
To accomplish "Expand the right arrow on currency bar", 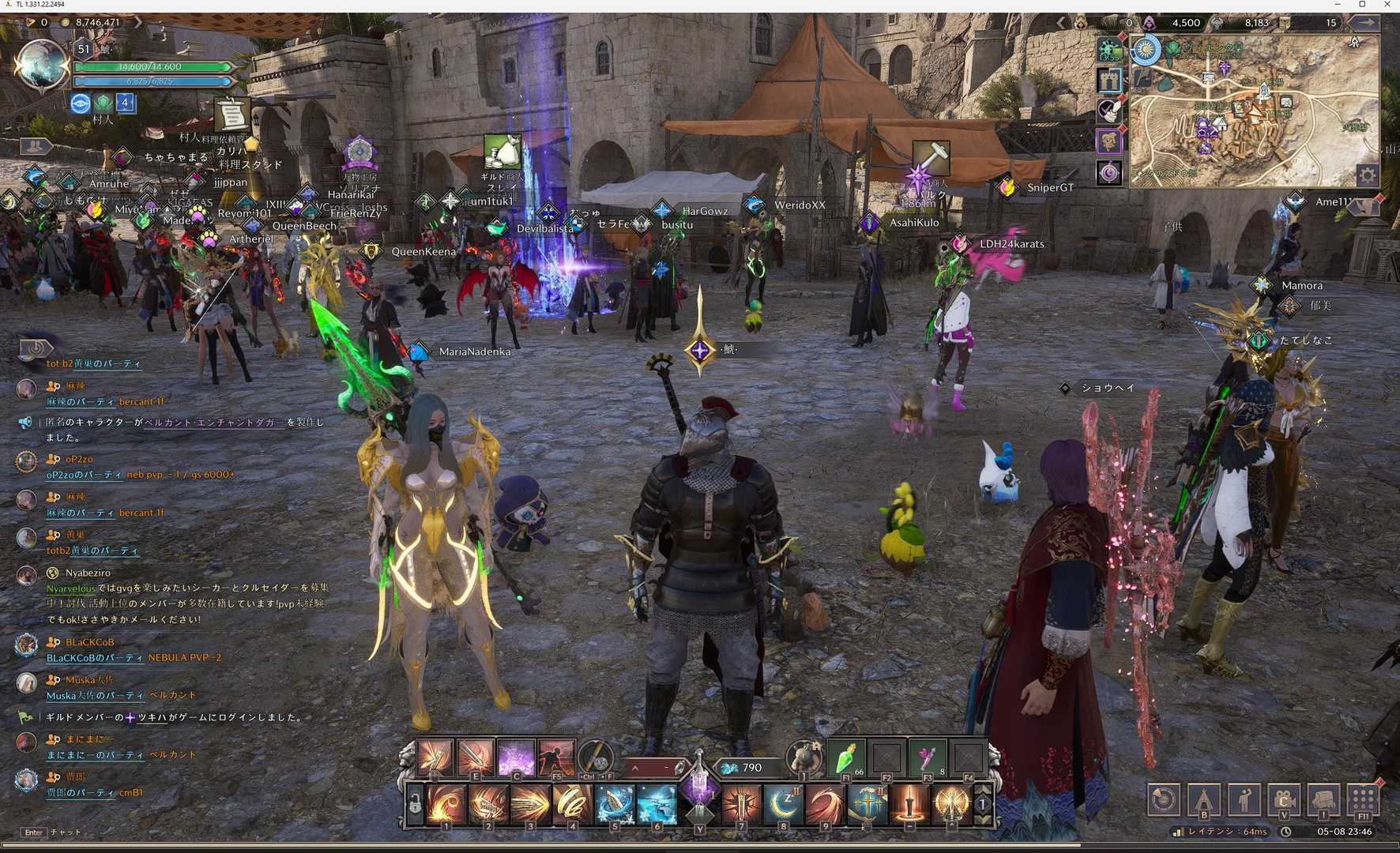I will click(x=1367, y=23).
